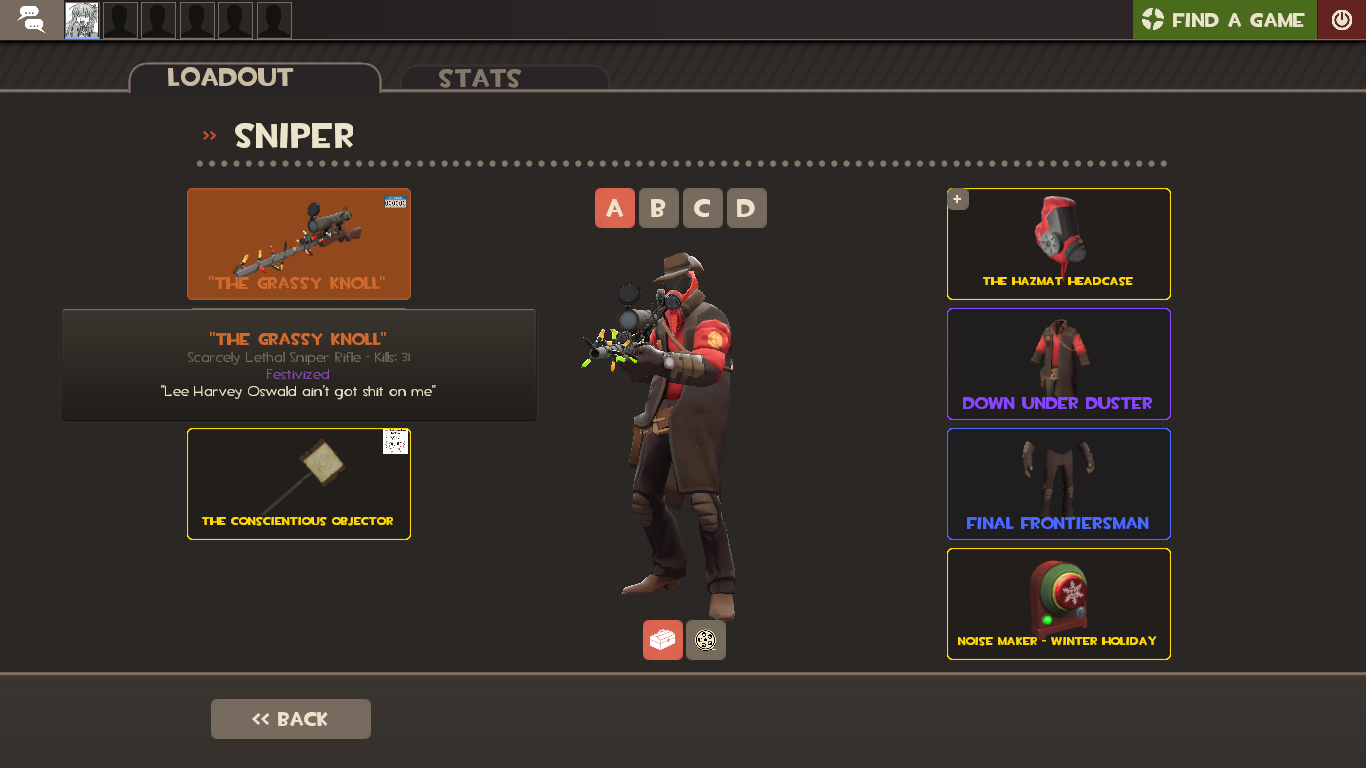Click your player avatar in the party bar
1366x768 pixels.
(81, 20)
